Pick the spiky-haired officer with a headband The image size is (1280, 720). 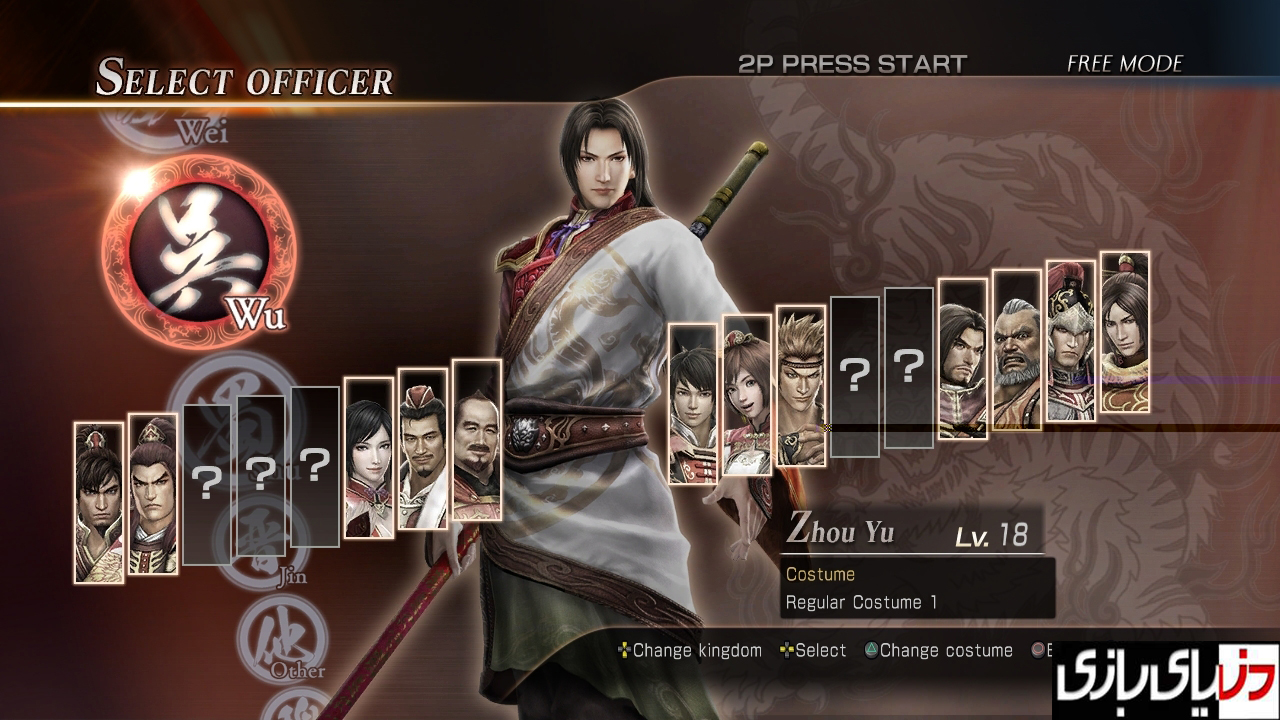pyautogui.click(x=801, y=386)
